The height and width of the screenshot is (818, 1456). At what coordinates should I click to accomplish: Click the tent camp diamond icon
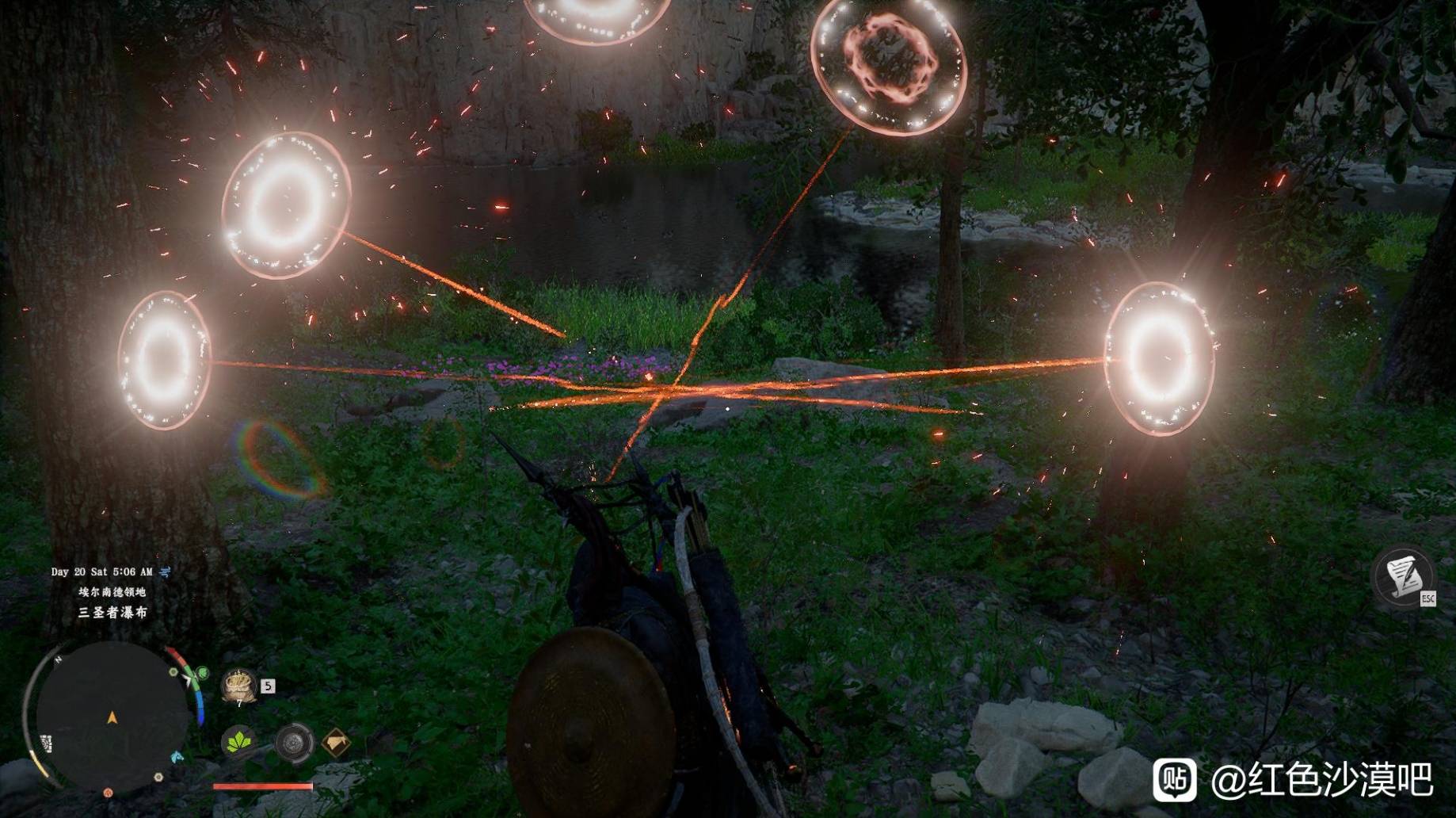click(x=336, y=743)
